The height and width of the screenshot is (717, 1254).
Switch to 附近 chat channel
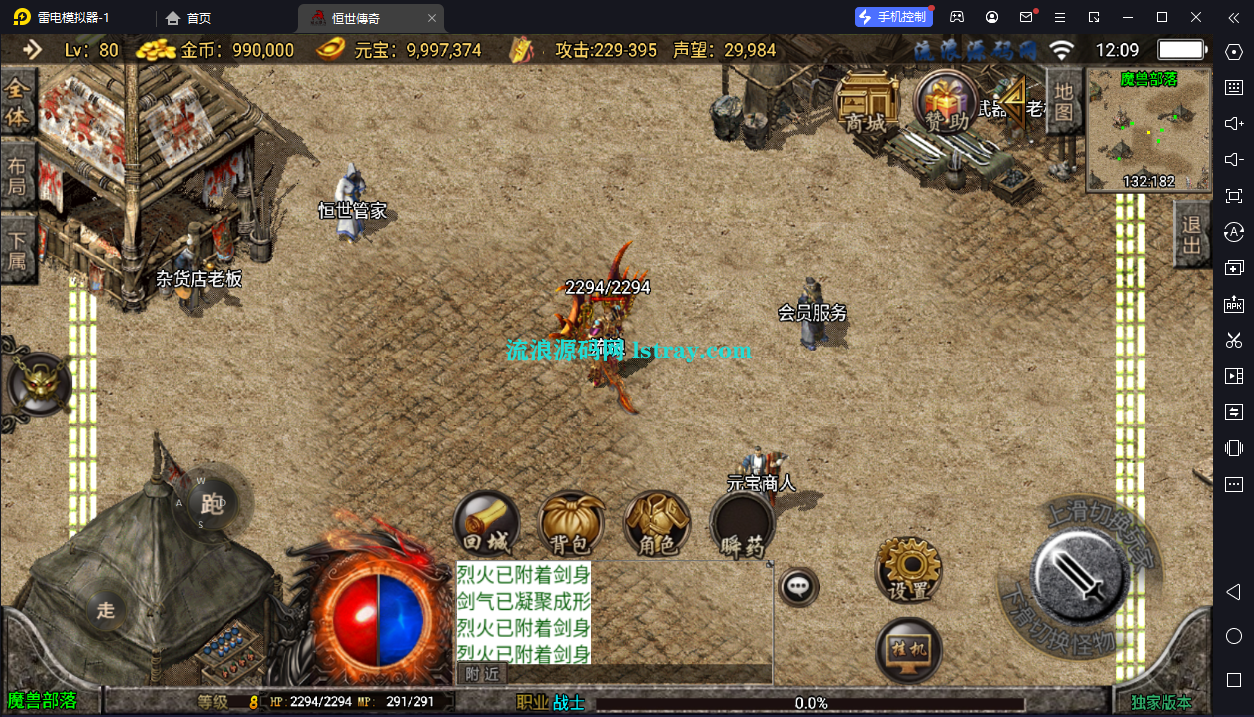point(480,674)
